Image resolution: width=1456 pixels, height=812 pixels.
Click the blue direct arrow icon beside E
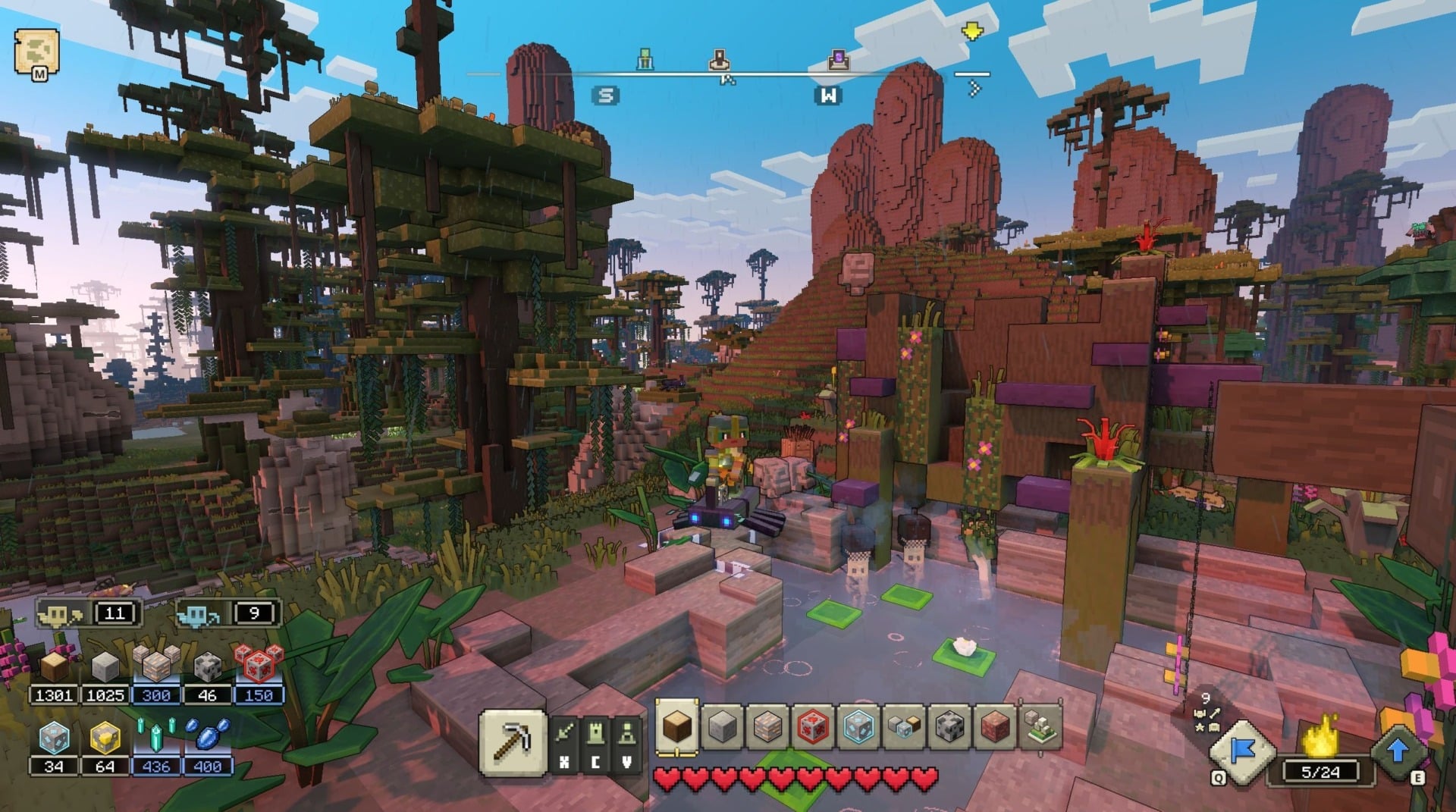[1399, 751]
